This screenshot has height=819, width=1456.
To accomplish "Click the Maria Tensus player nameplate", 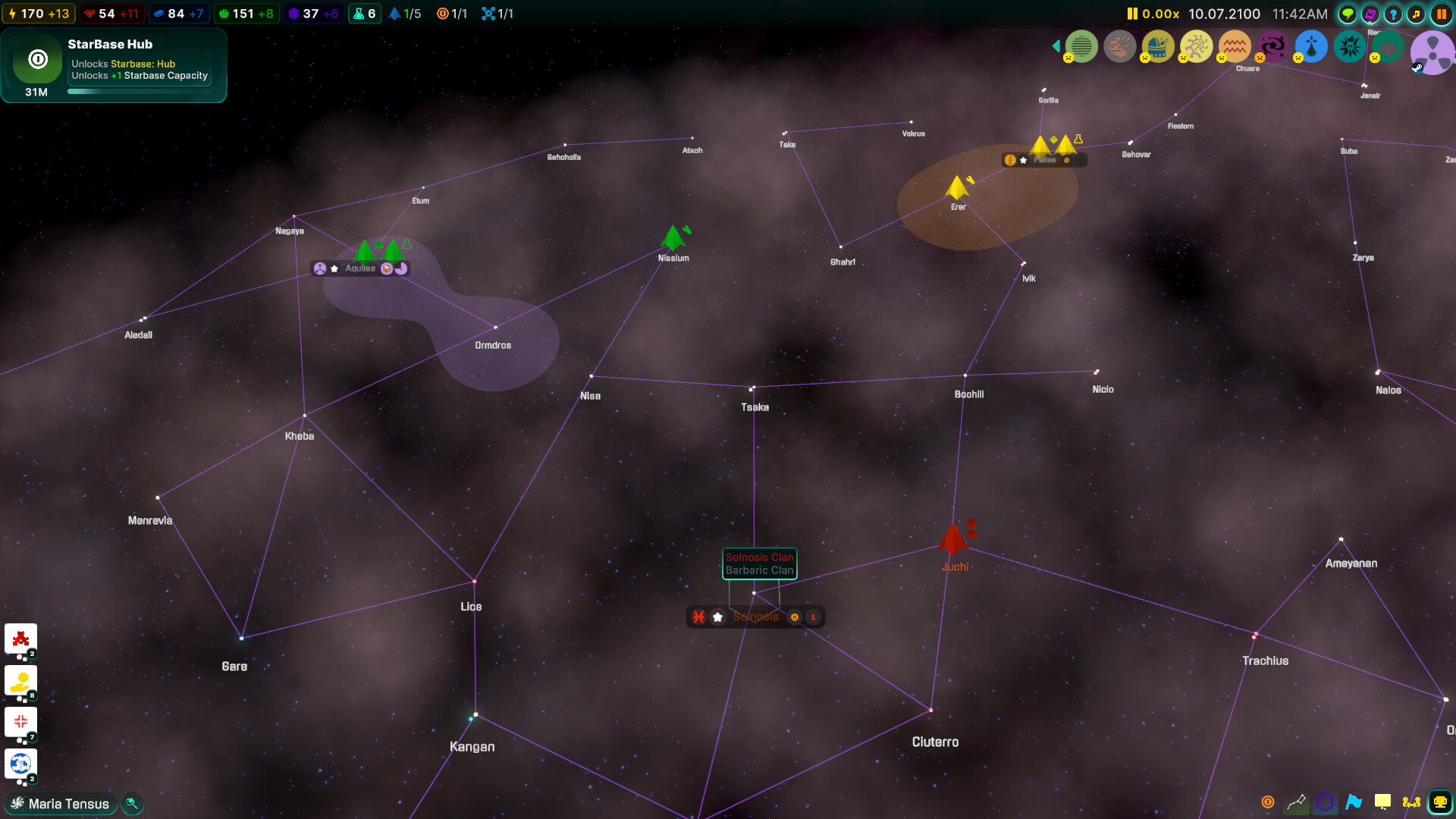I will click(60, 803).
